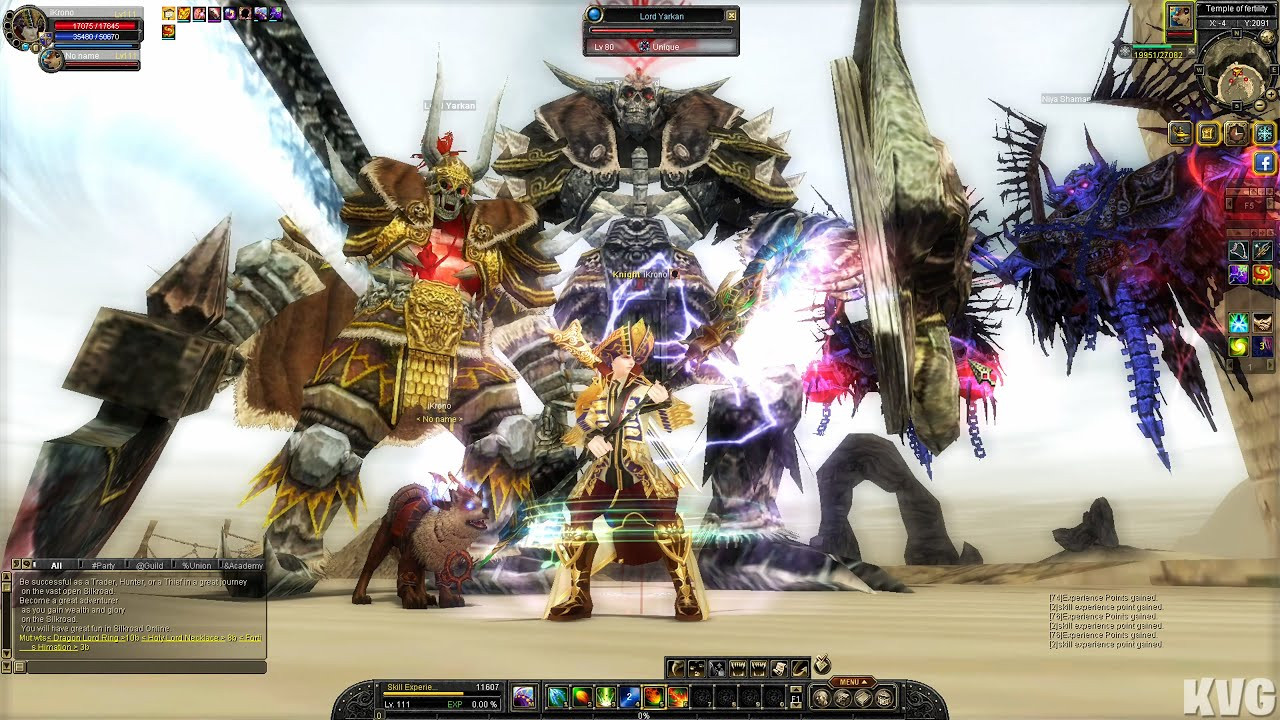Select the wolf pet portrait
The height and width of the screenshot is (720, 1280).
point(52,60)
